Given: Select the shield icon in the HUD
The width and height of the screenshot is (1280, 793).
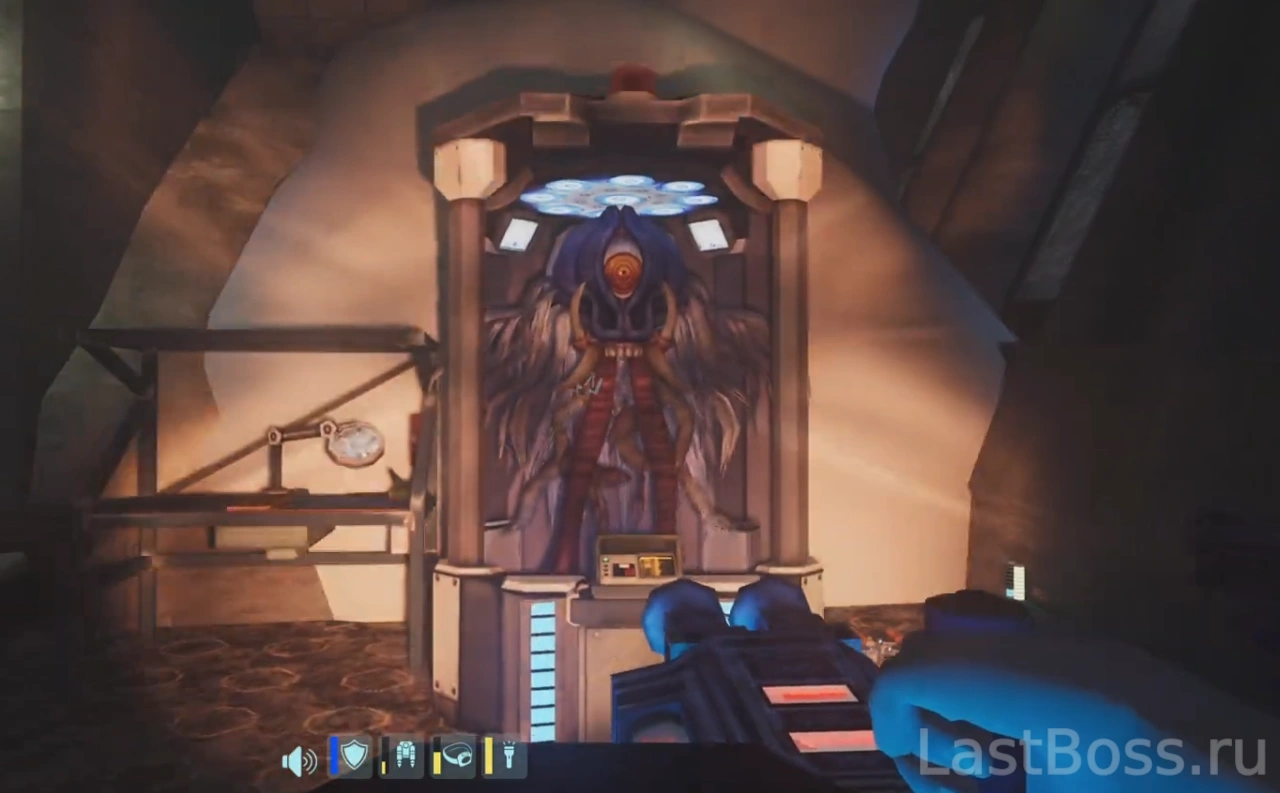Looking at the screenshot, I should [x=354, y=757].
